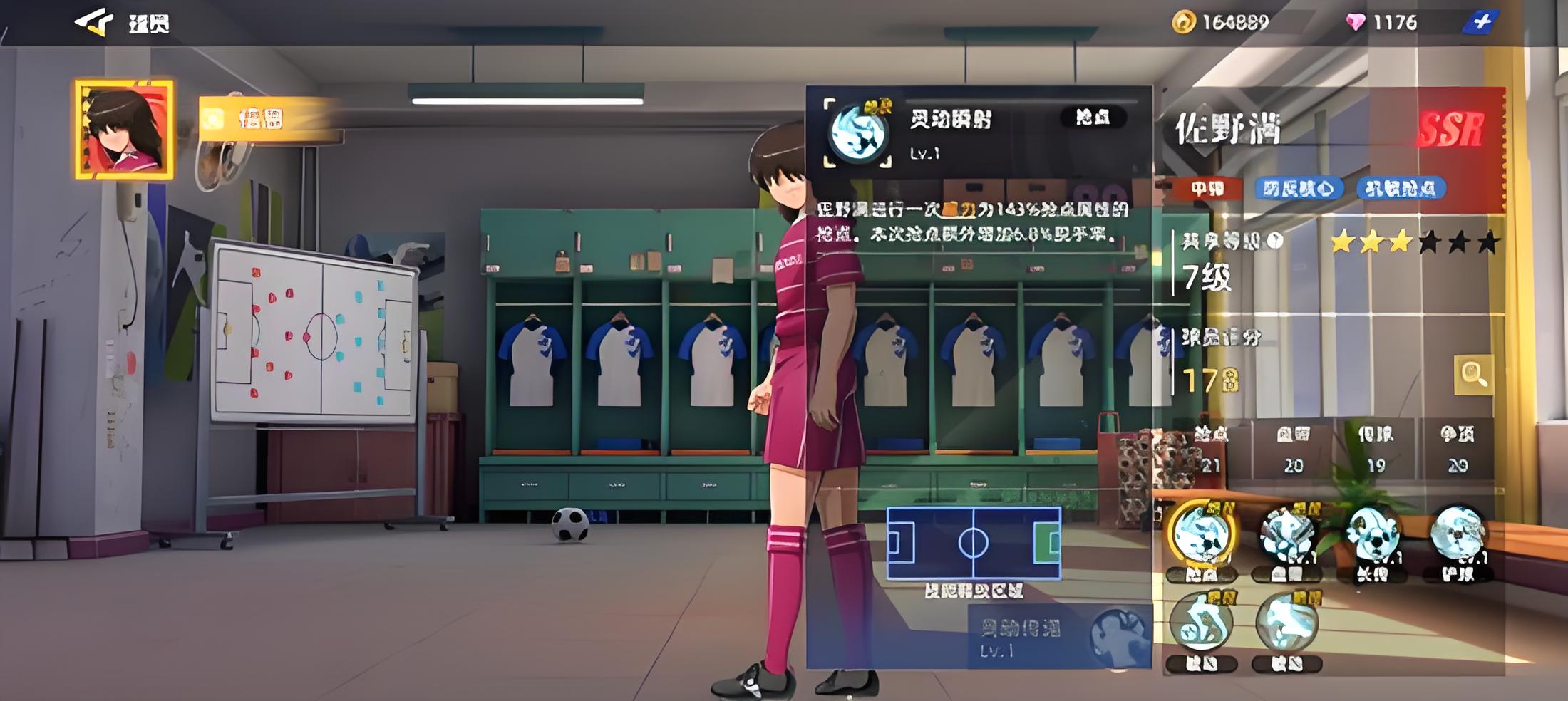Image resolution: width=1568 pixels, height=701 pixels.
Task: Select the second skill in the bottom row
Action: pyautogui.click(x=1287, y=625)
